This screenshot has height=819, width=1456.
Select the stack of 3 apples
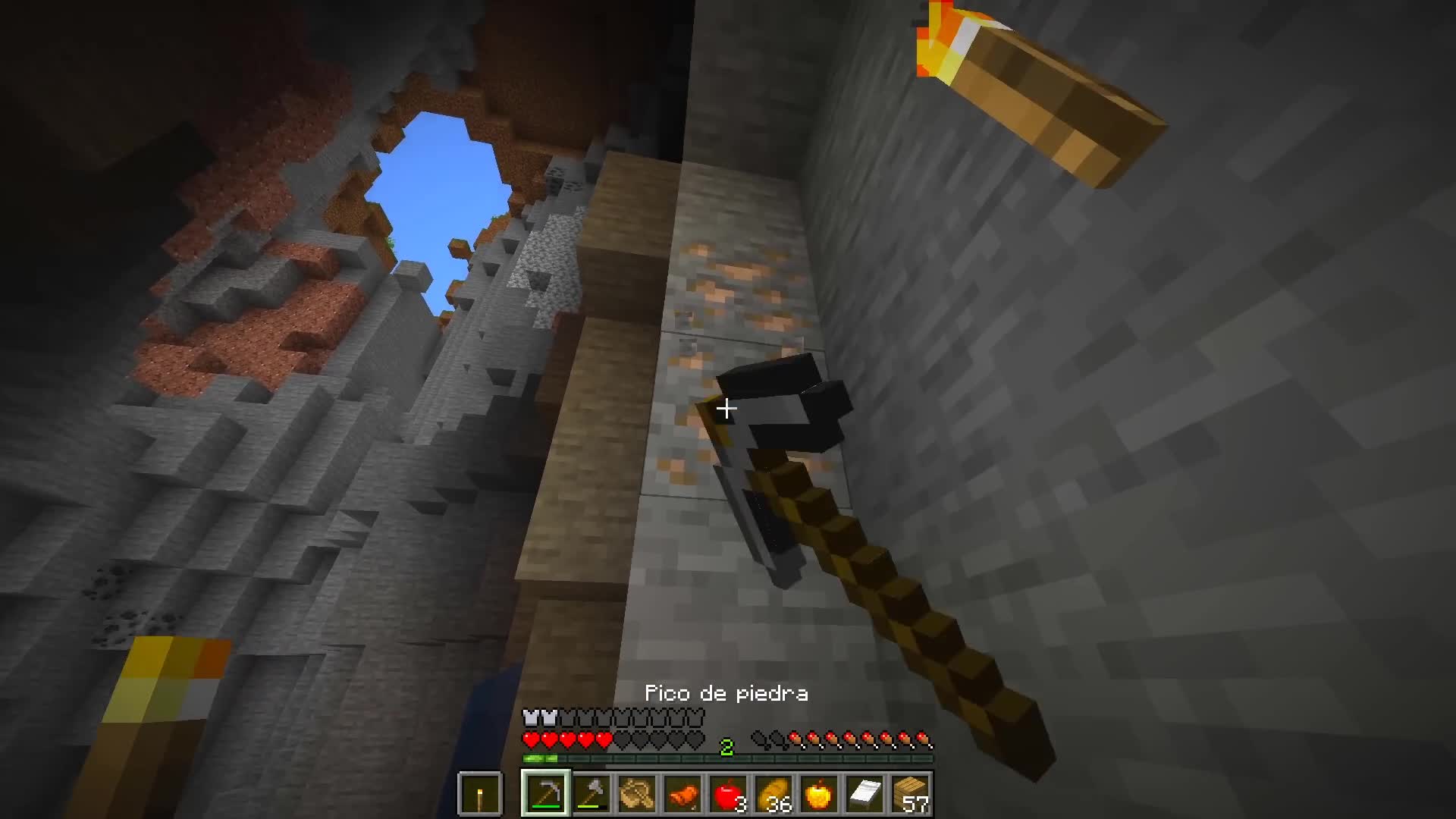[x=730, y=793]
